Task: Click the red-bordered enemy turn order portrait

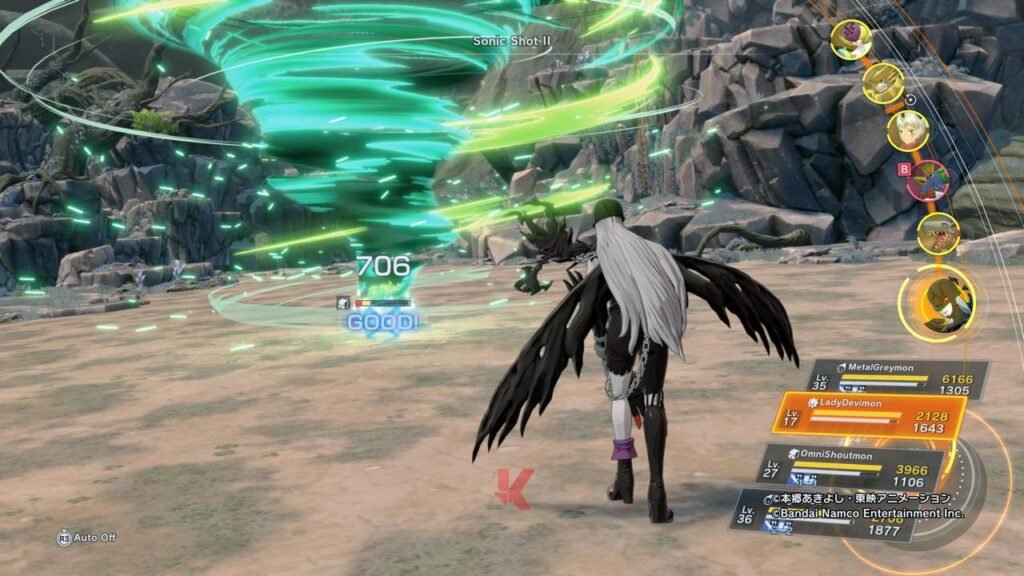Action: tap(929, 180)
